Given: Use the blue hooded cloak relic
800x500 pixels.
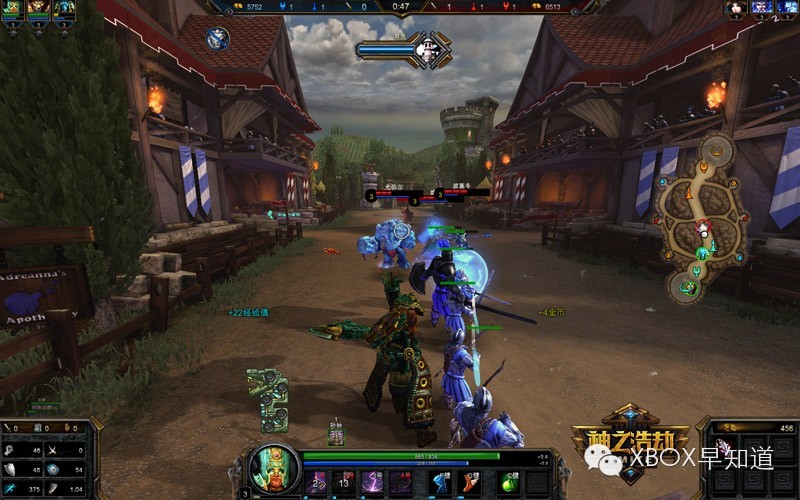Looking at the screenshot, I should coord(441,482).
